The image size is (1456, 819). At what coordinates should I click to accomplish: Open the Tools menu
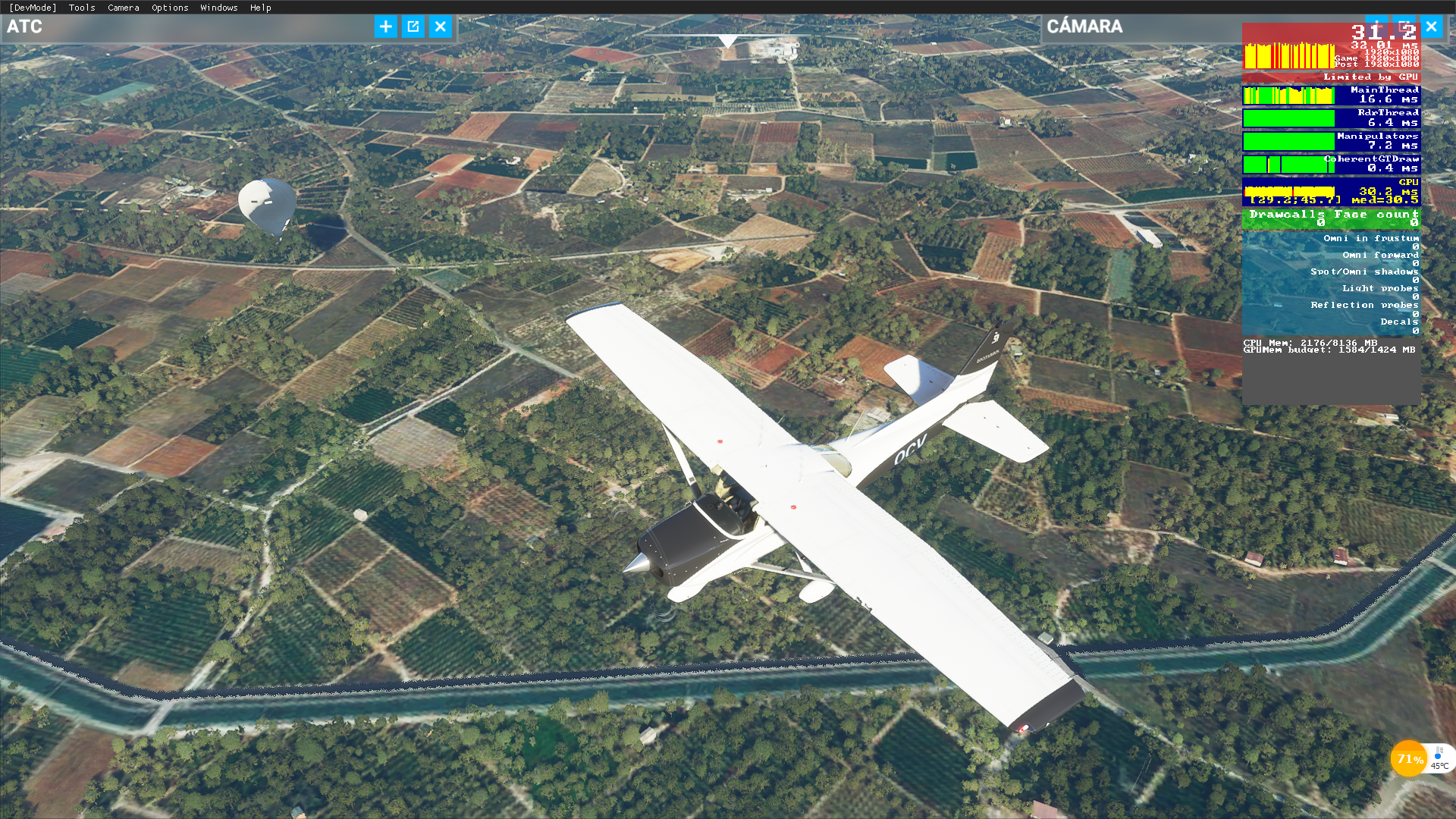[x=82, y=8]
